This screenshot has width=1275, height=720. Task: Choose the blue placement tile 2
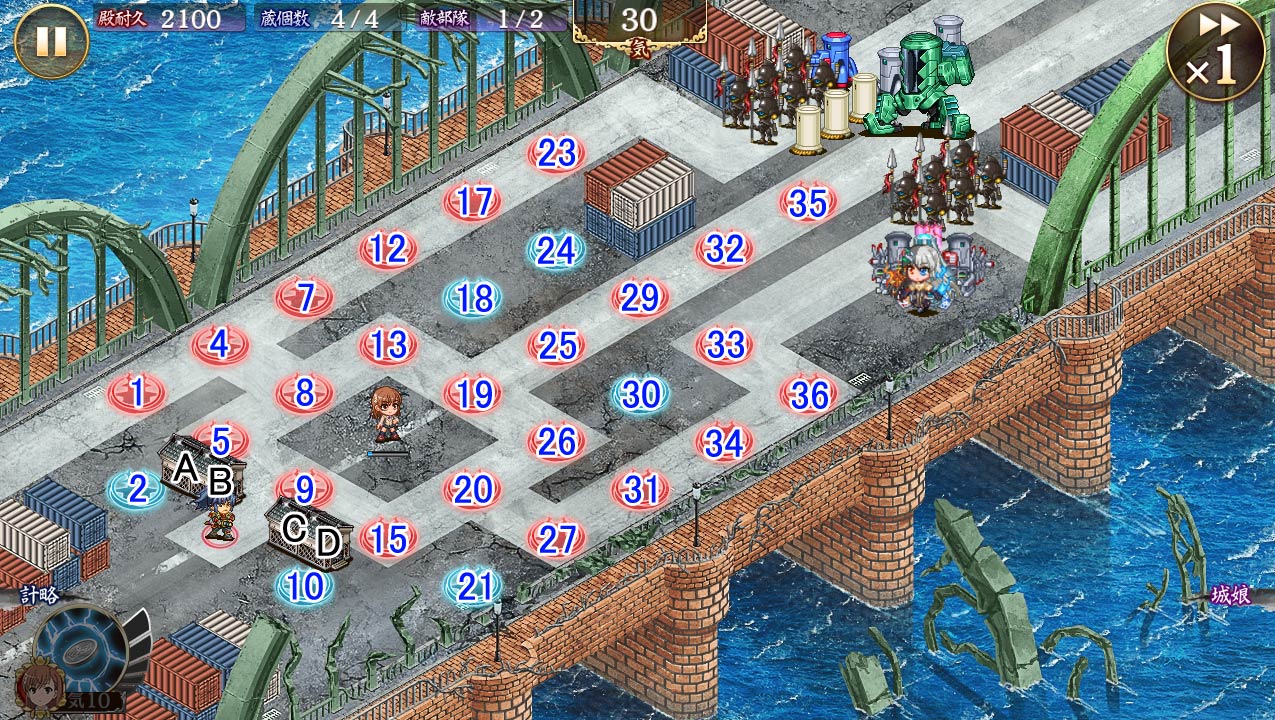click(x=137, y=489)
